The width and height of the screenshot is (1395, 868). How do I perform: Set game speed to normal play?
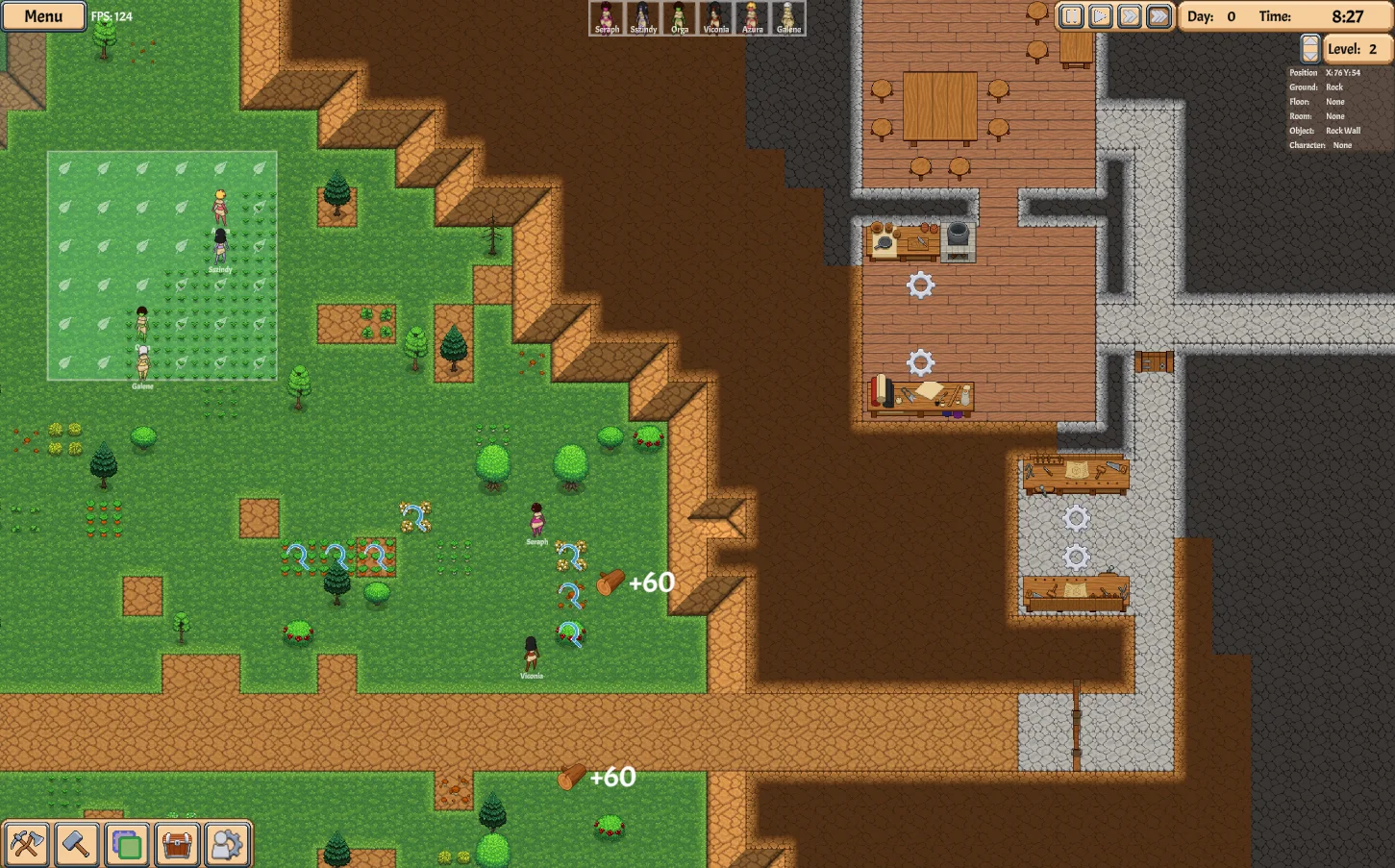(x=1101, y=16)
